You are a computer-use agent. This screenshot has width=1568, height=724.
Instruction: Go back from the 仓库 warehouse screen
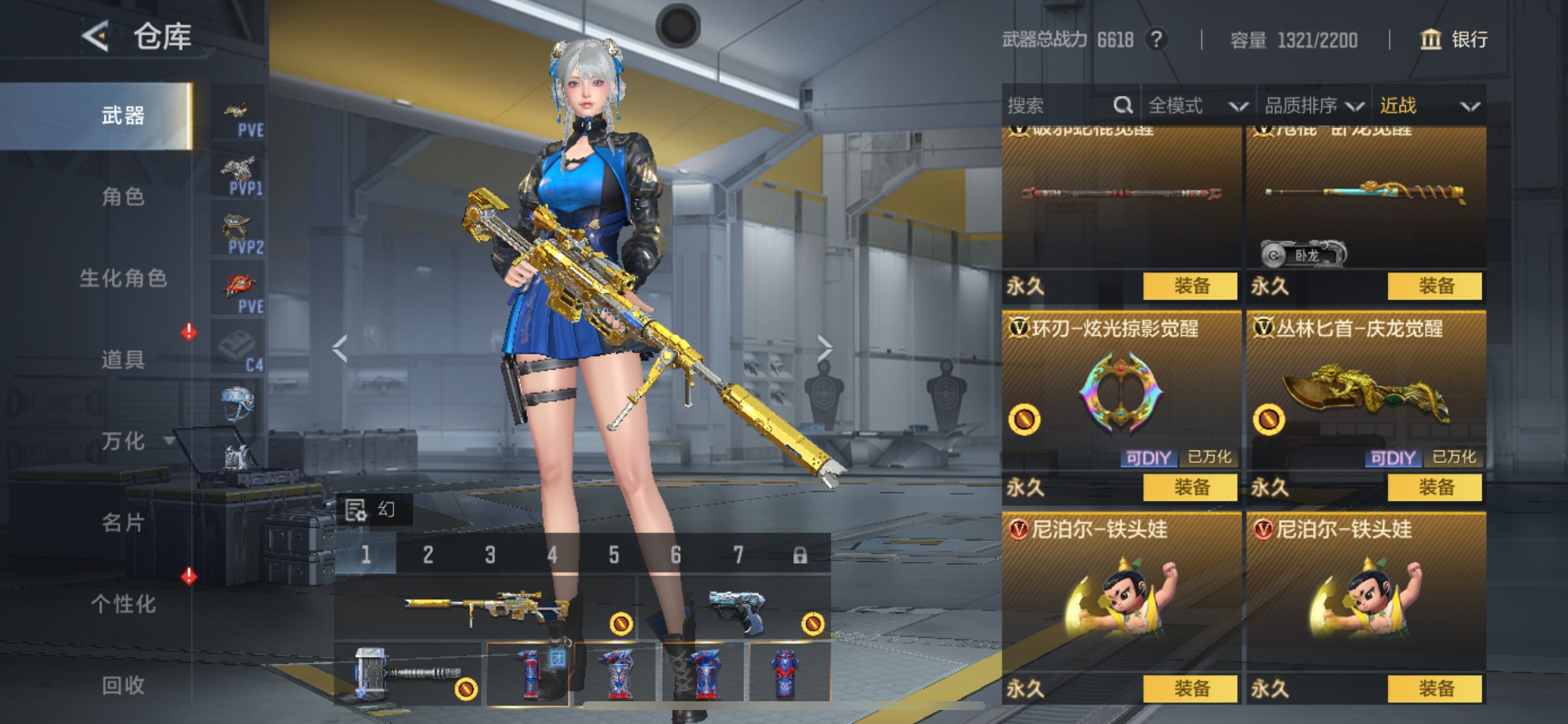[x=96, y=37]
